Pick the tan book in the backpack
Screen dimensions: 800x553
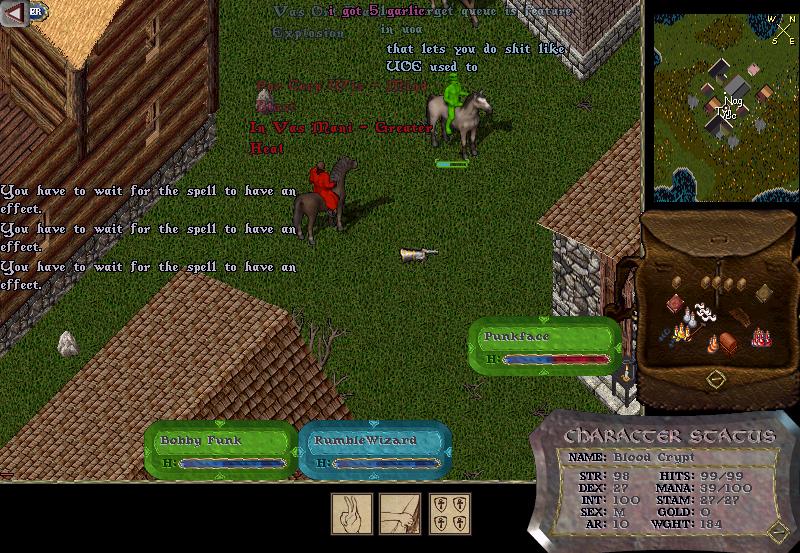[x=763, y=292]
